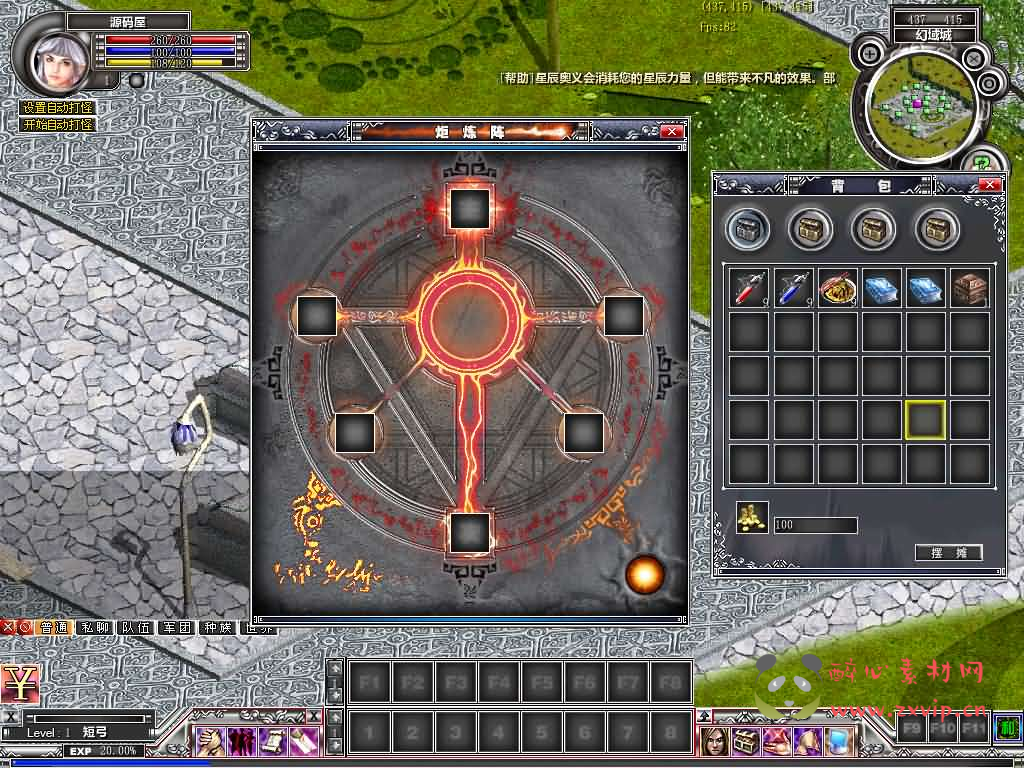1024x768 pixels.
Task: Select the red potion in backpack
Action: (748, 288)
